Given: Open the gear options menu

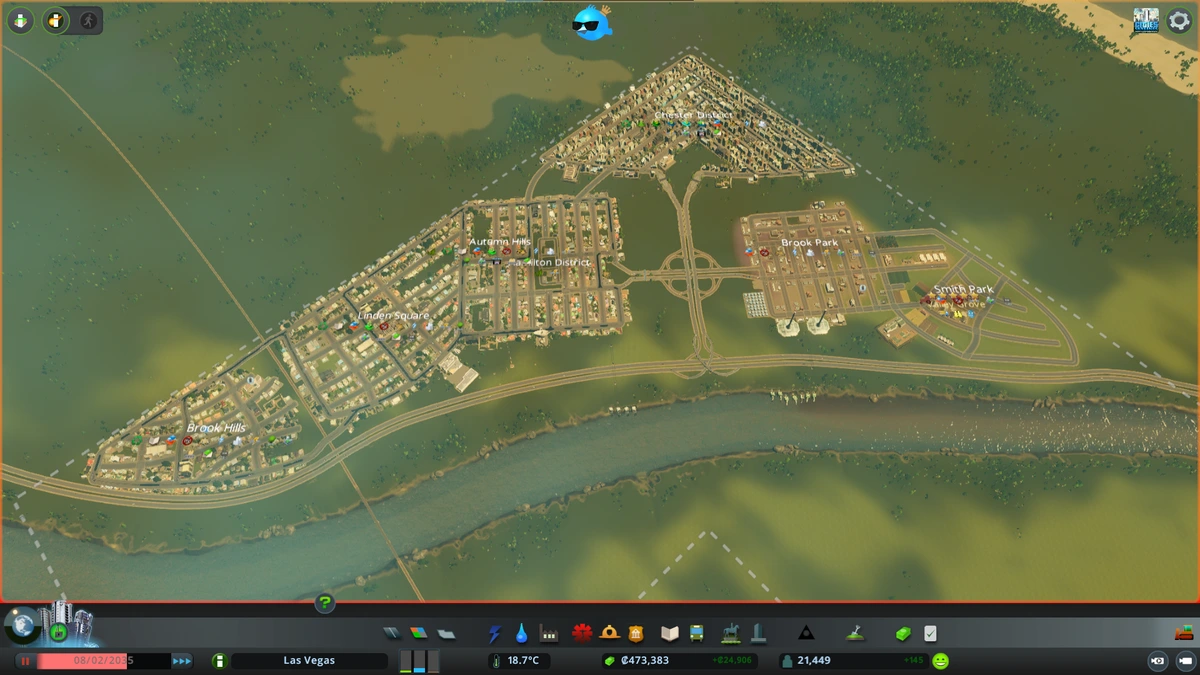Looking at the screenshot, I should 1176,21.
